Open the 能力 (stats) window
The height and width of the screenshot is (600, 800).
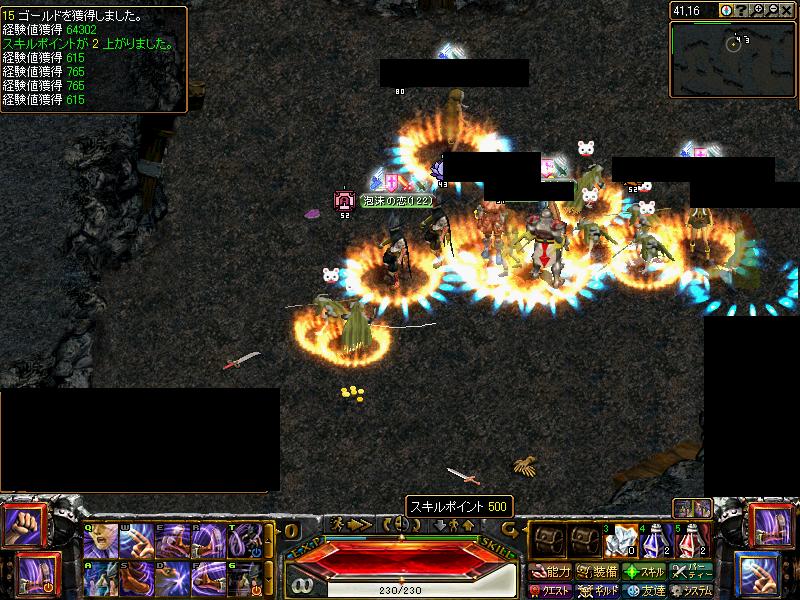coord(549,572)
